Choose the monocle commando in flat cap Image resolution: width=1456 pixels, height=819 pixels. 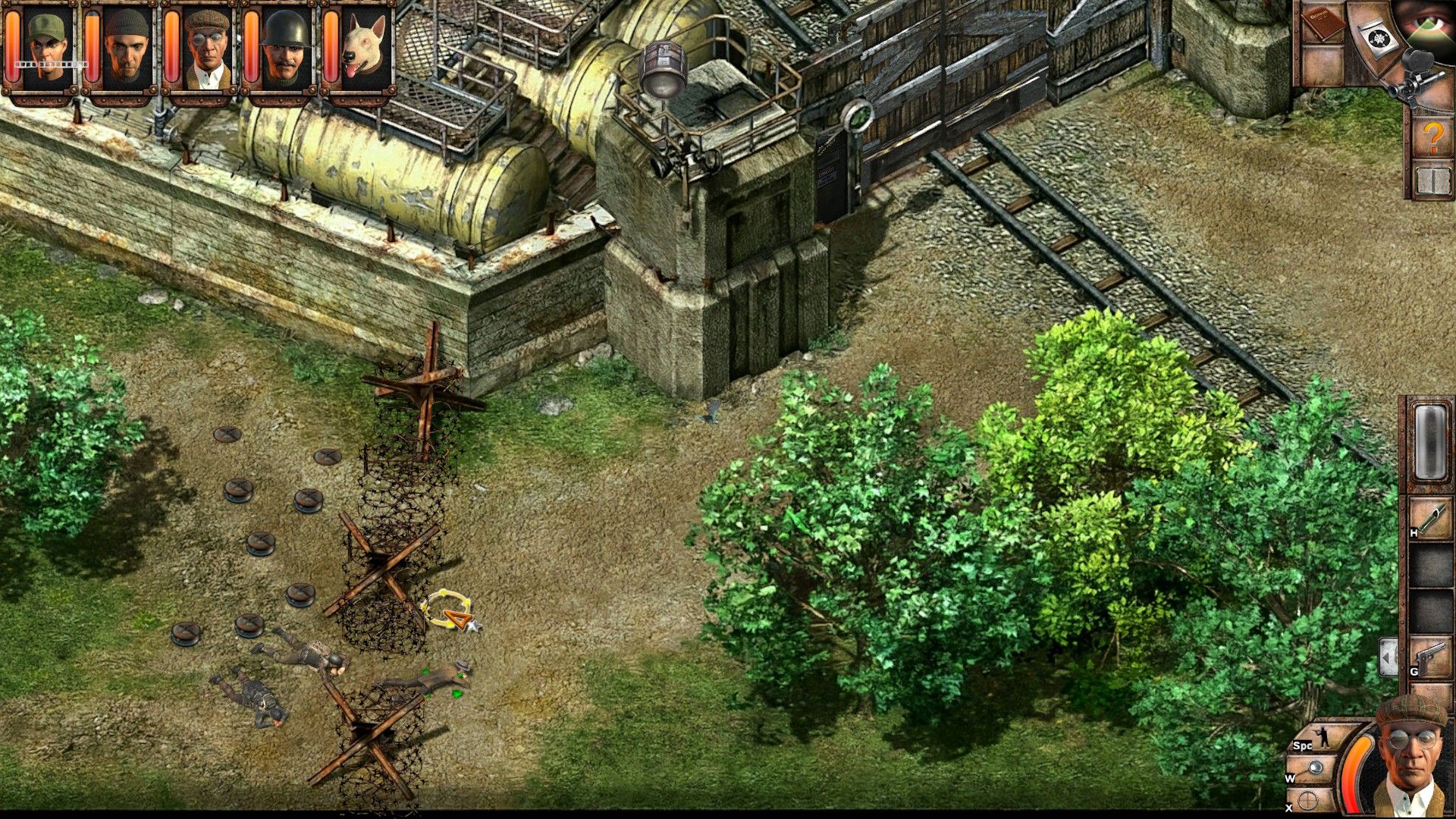click(206, 47)
